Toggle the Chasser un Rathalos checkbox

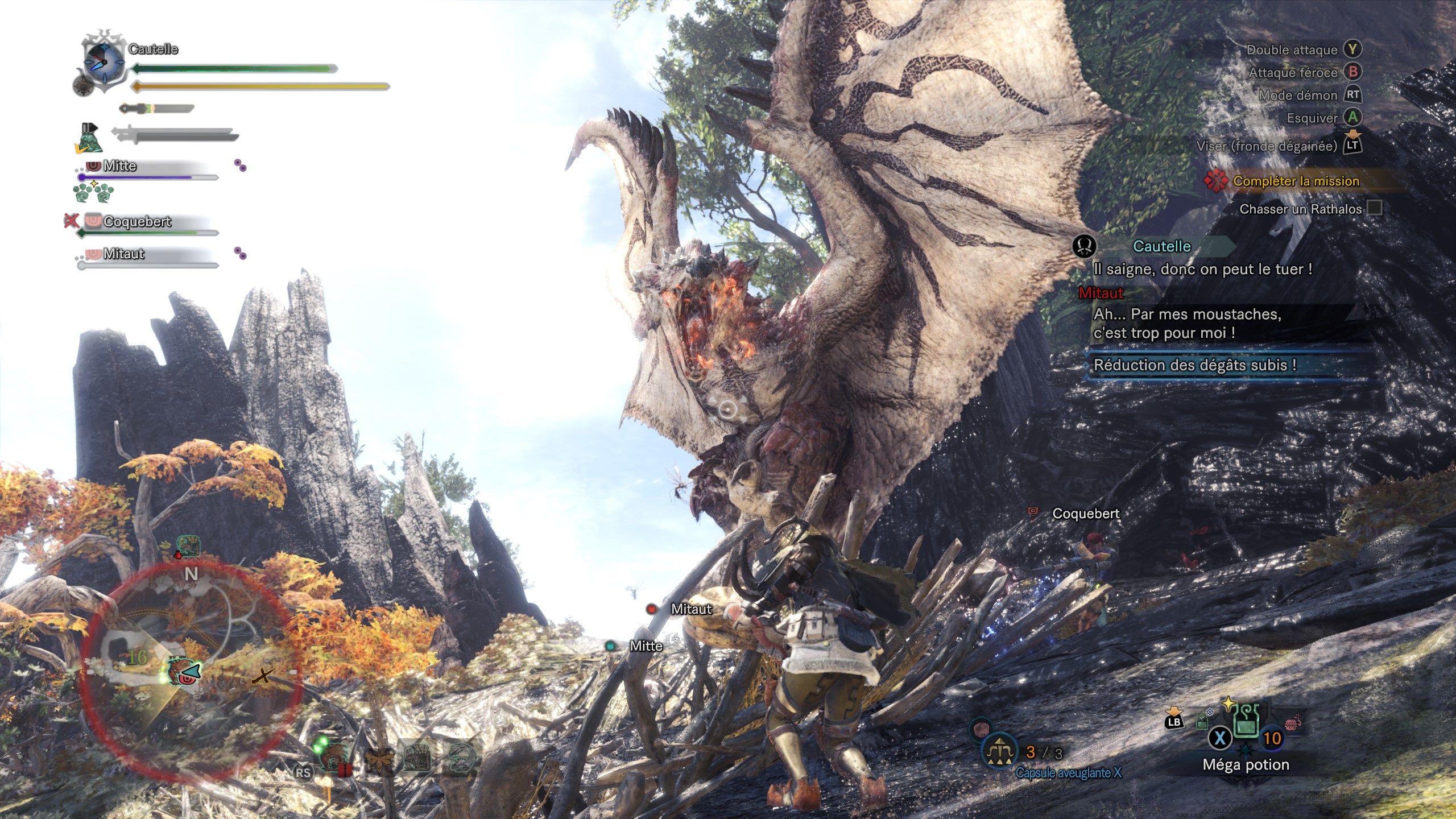point(1374,208)
